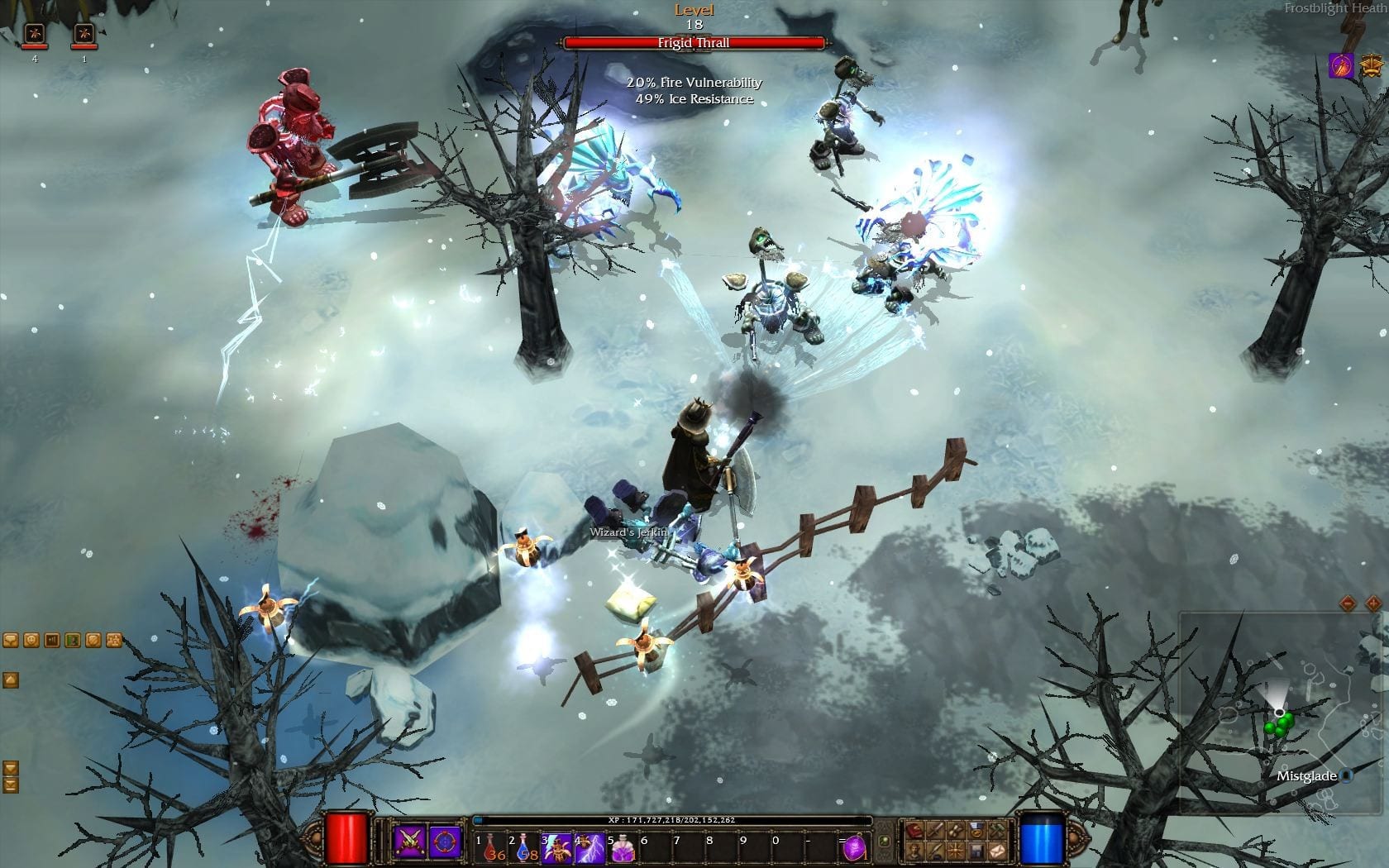Use the purple pouch in the equals slot
Viewport: 1389px width, 868px height.
(855, 847)
